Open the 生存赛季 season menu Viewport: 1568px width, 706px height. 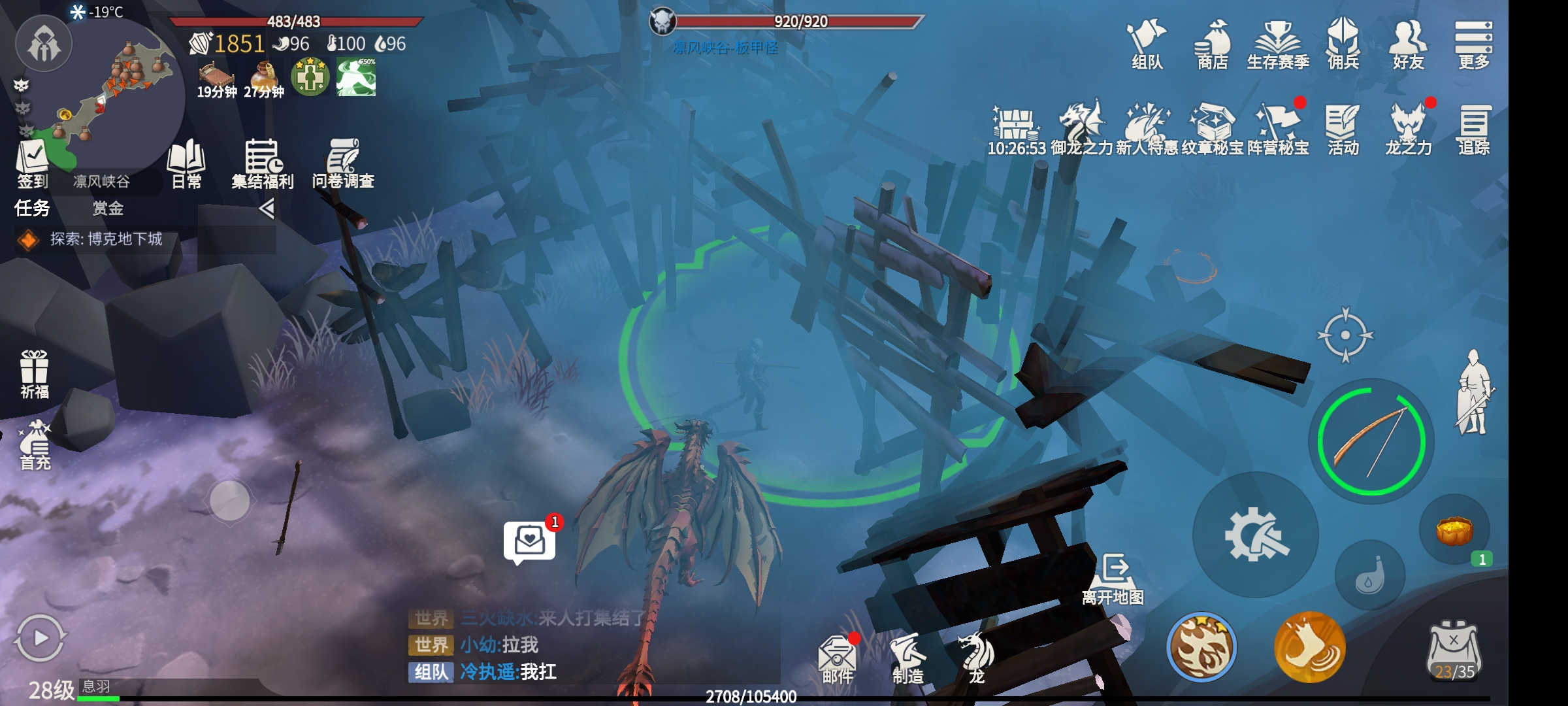click(1278, 43)
